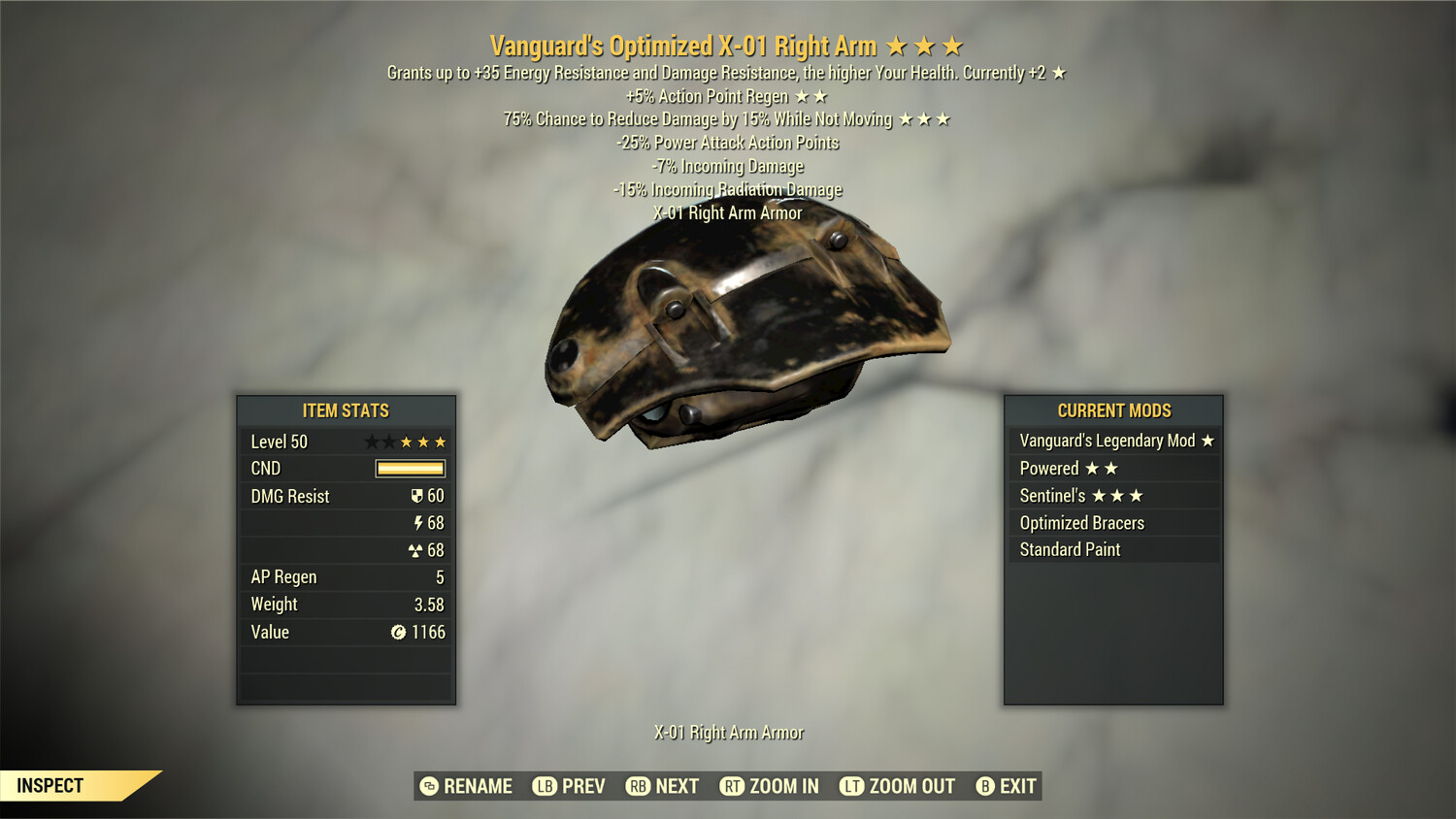This screenshot has width=1456, height=819.
Task: Click the B gamepad icon beside EXIT
Action: click(x=984, y=786)
